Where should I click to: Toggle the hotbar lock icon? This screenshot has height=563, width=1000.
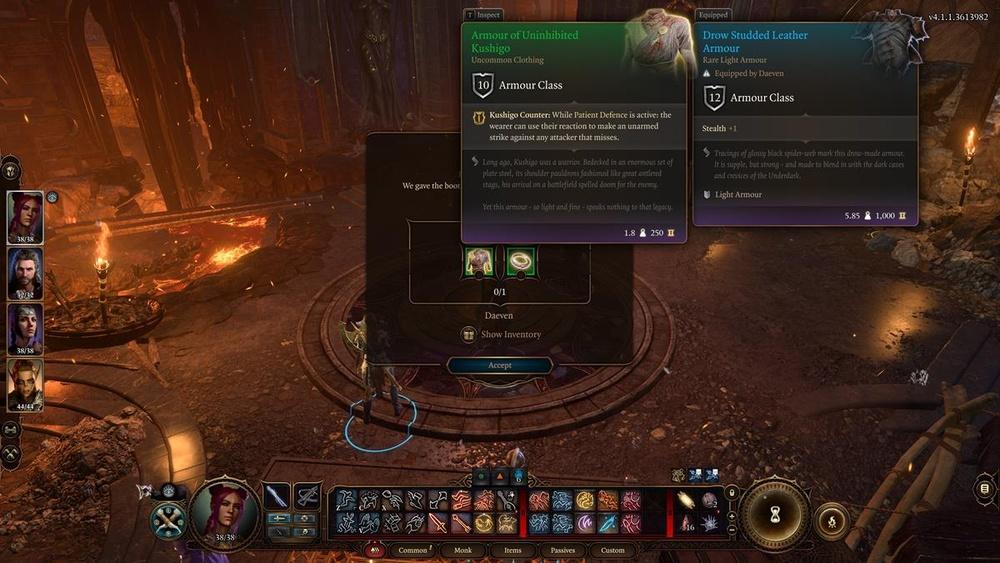coord(731,493)
